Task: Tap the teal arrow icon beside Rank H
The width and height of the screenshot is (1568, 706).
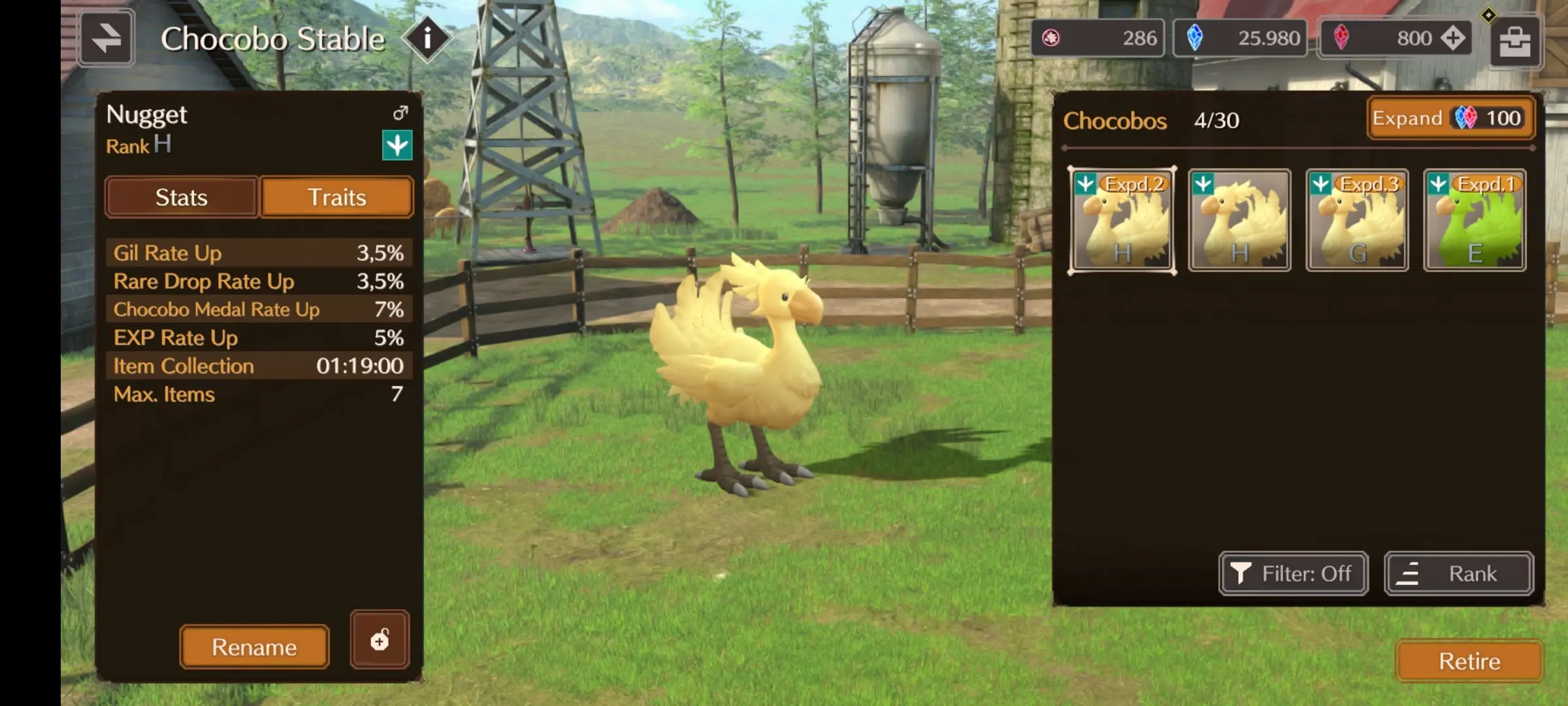Action: tap(397, 145)
